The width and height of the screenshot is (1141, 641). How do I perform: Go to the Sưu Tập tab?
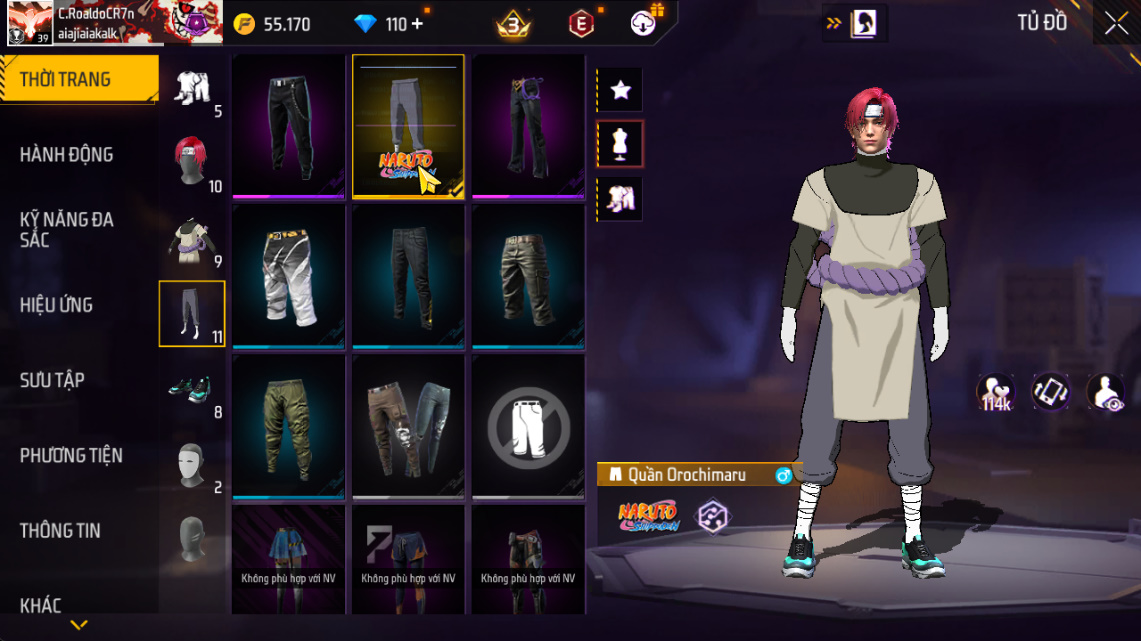(52, 380)
